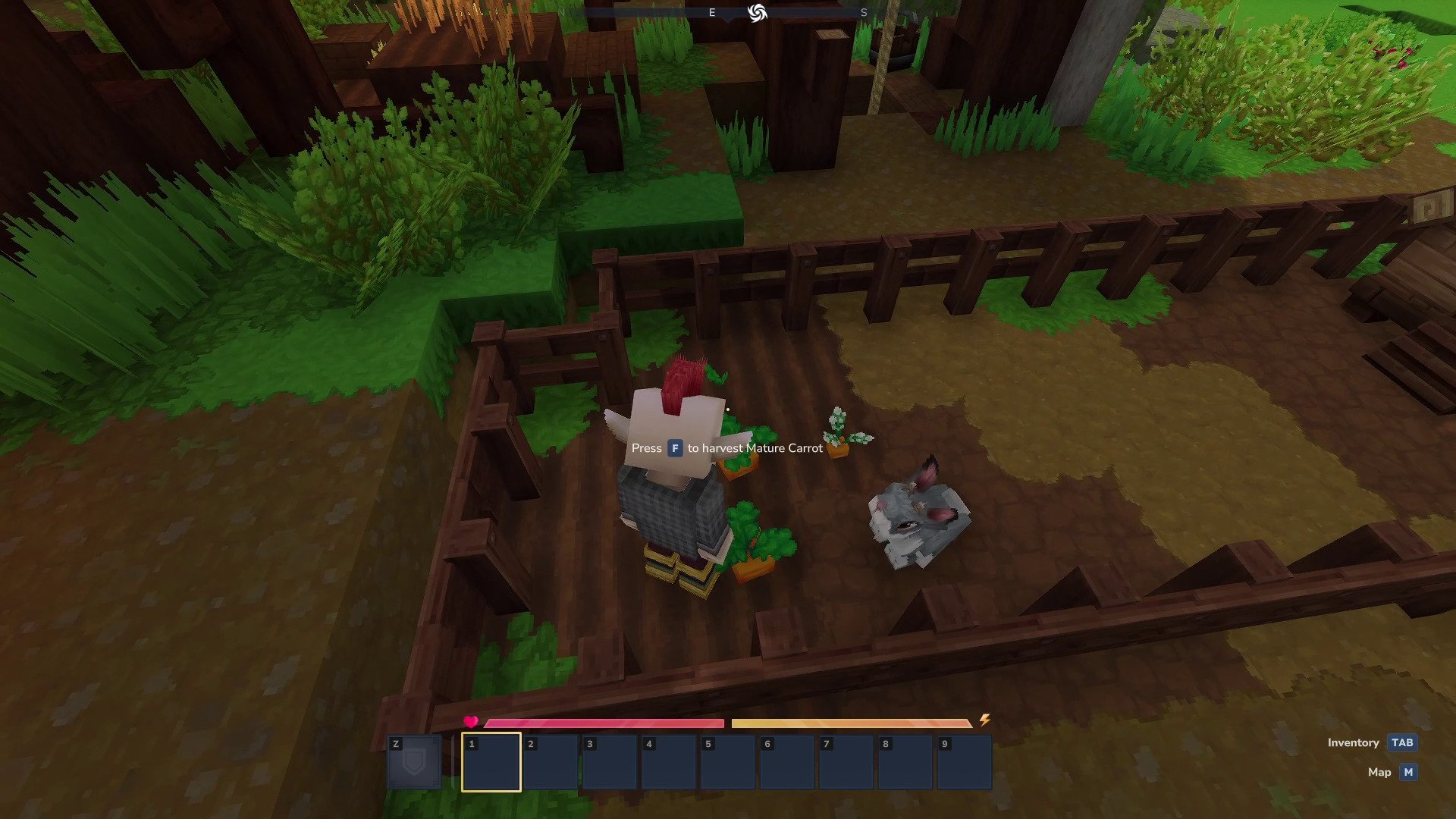Select the shield utility slot marked Z
Image resolution: width=1456 pixels, height=819 pixels.
414,762
